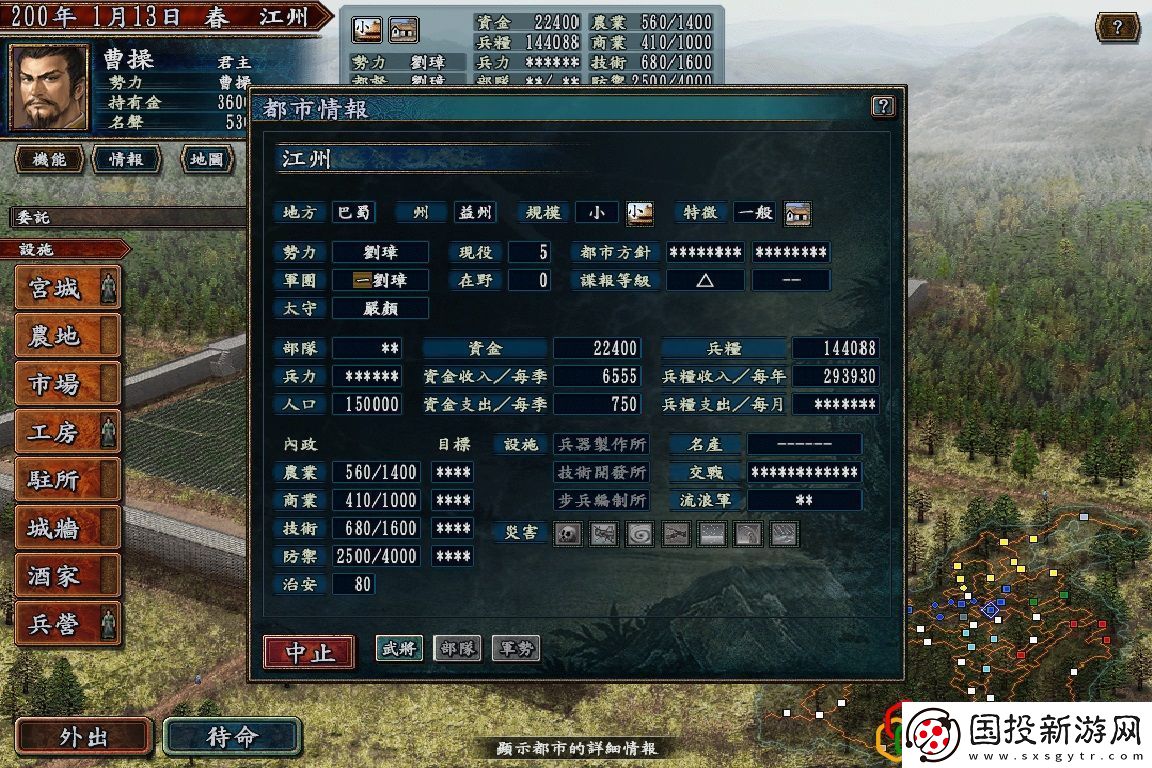Click the 中止 cancel button
Screen dimensions: 1152x768
coord(309,652)
